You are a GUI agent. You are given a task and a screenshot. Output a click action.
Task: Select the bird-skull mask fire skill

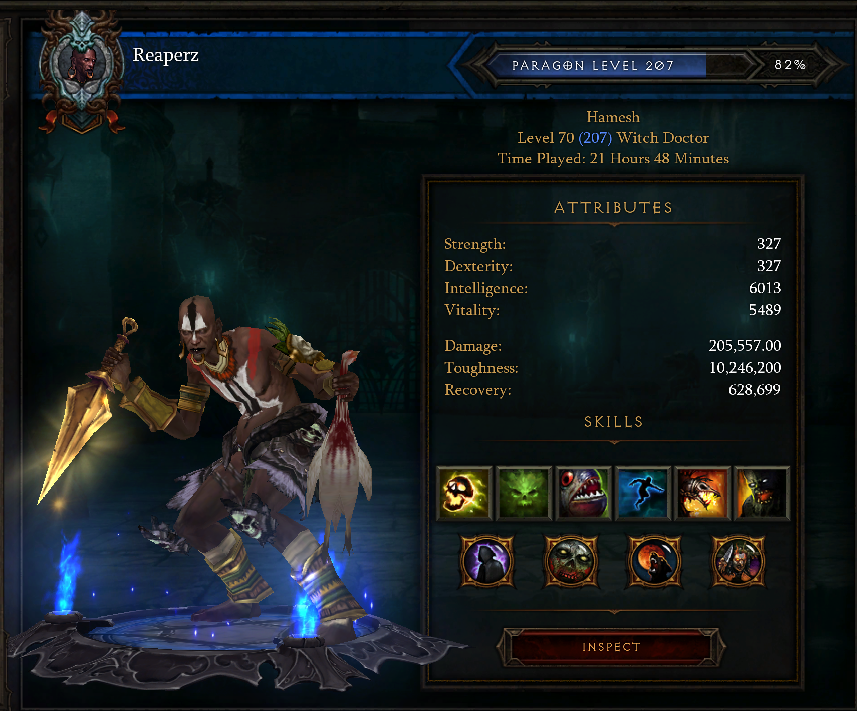coord(701,493)
